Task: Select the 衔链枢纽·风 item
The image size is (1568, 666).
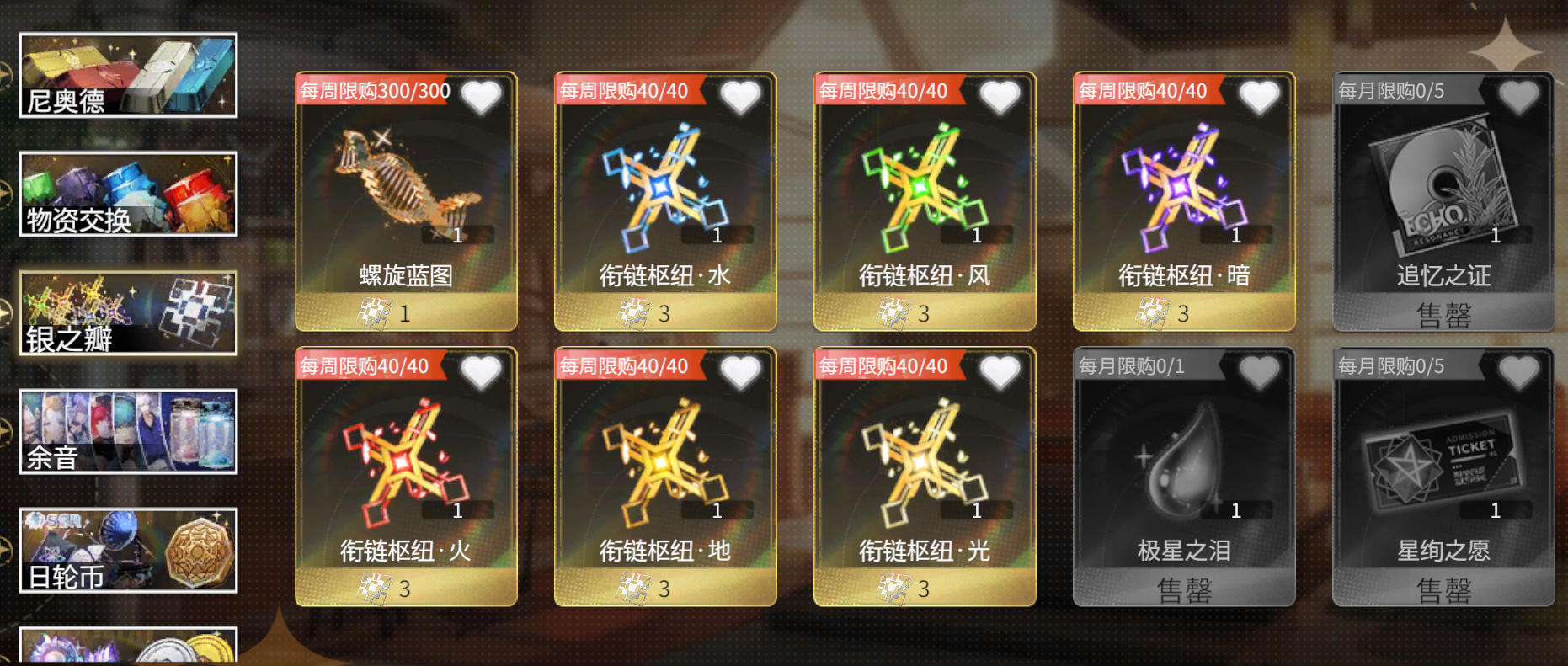Action: click(x=924, y=194)
